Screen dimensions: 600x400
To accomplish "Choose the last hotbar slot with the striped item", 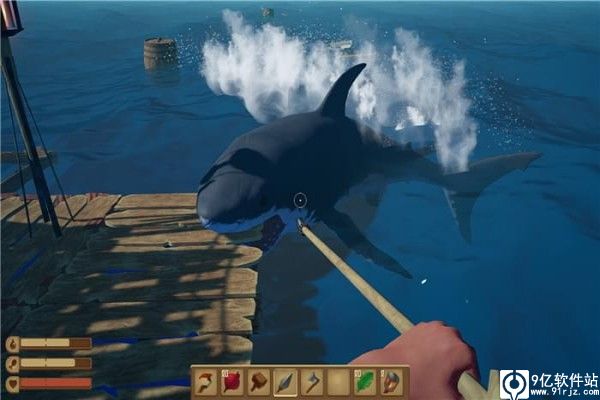I will [x=393, y=382].
